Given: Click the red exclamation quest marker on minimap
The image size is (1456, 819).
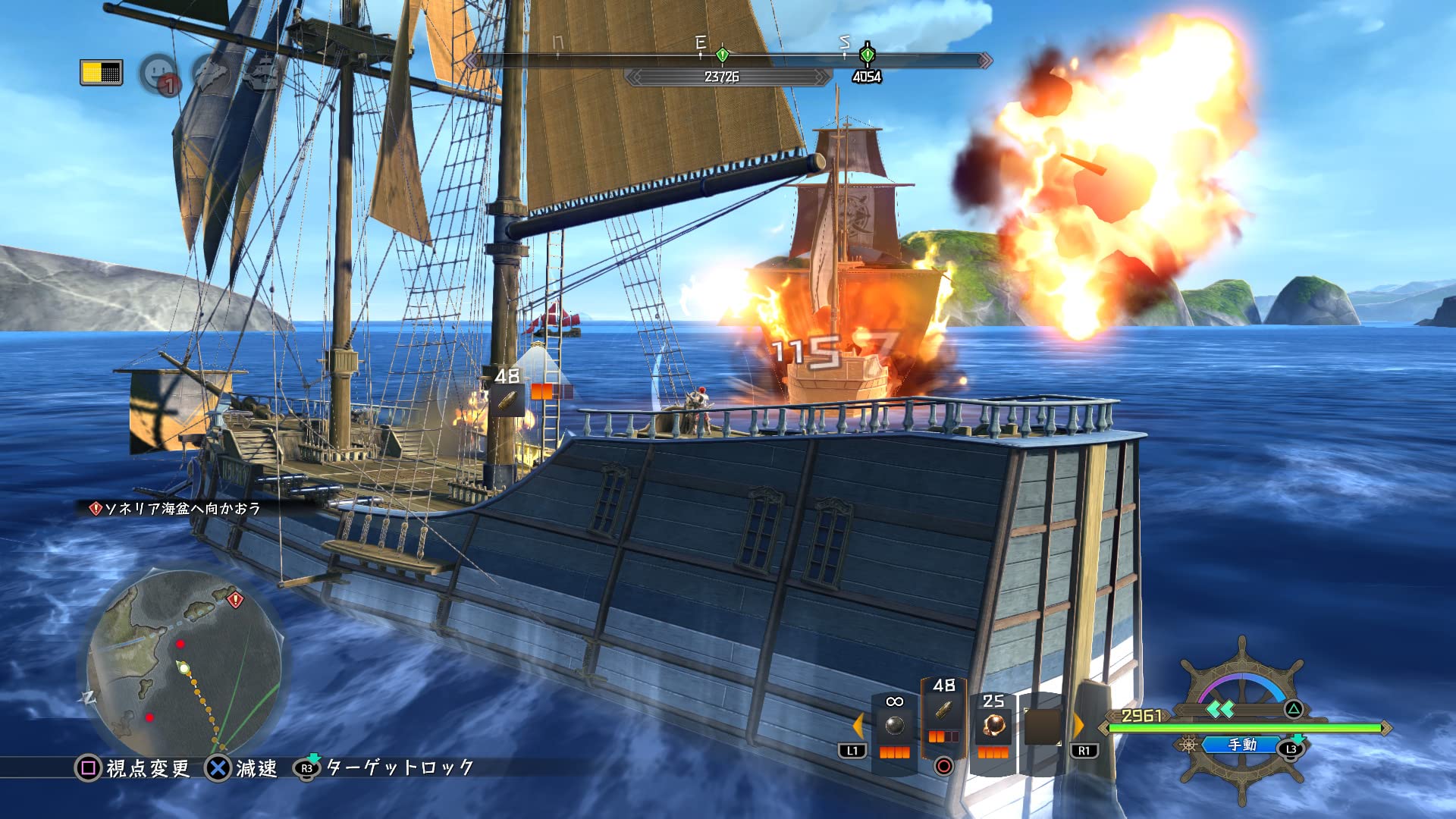Looking at the screenshot, I should [235, 600].
